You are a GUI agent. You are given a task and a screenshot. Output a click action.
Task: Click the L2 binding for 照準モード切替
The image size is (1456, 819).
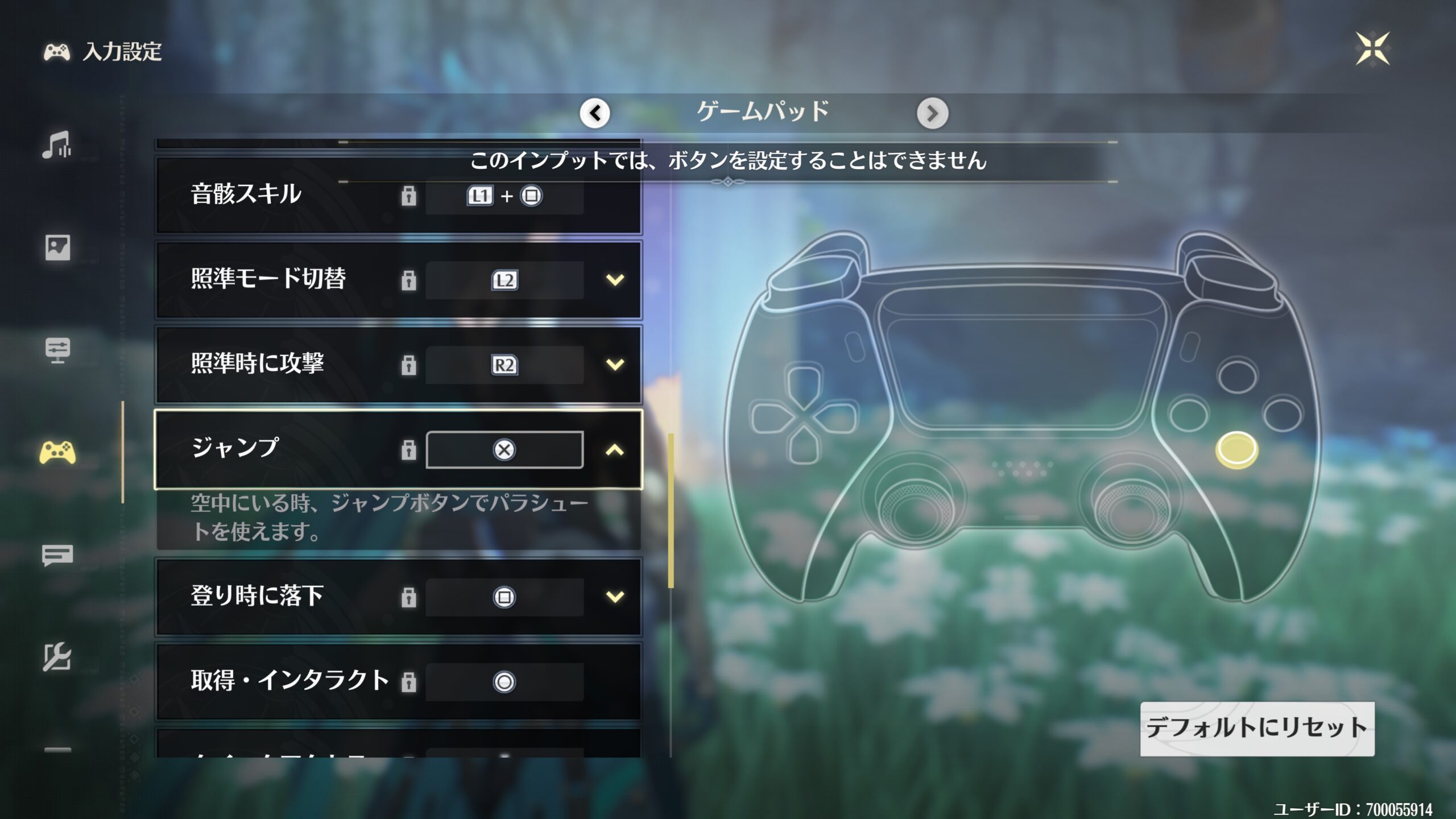pyautogui.click(x=504, y=280)
